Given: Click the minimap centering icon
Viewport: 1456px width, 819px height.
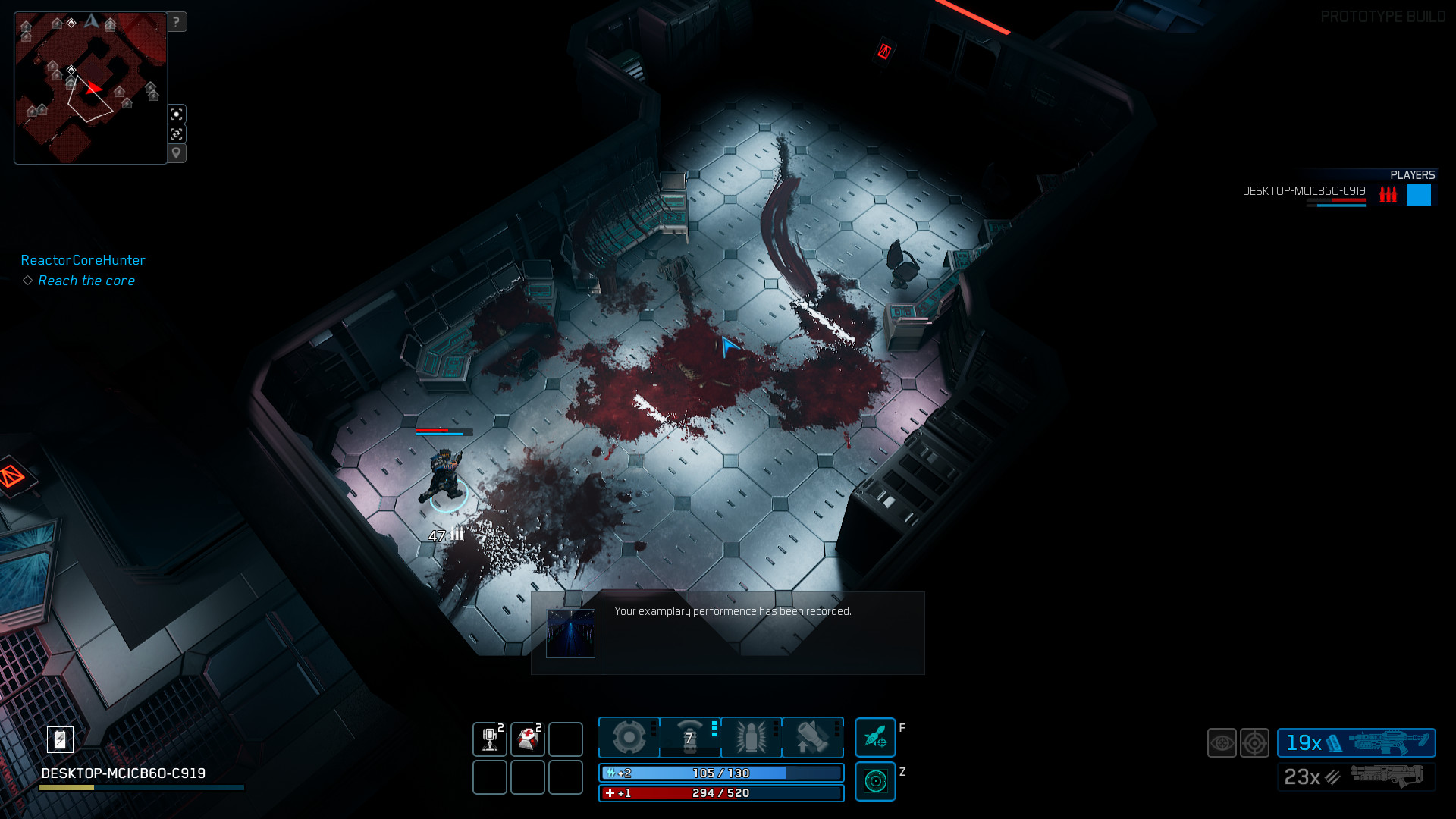Looking at the screenshot, I should click(x=177, y=114).
